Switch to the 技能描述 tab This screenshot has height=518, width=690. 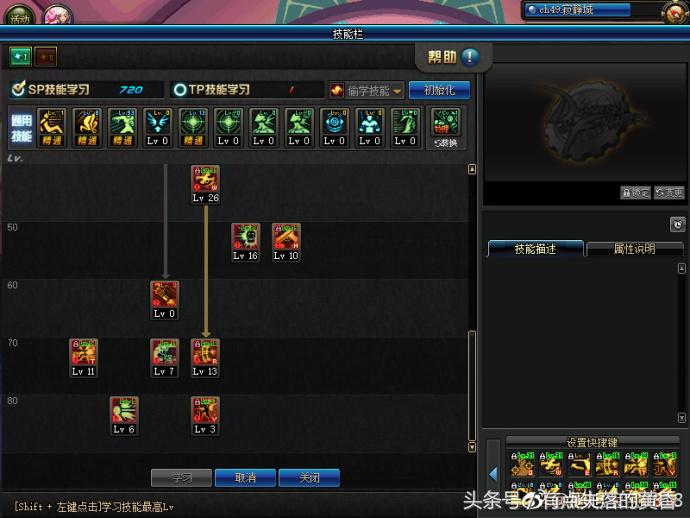click(534, 249)
